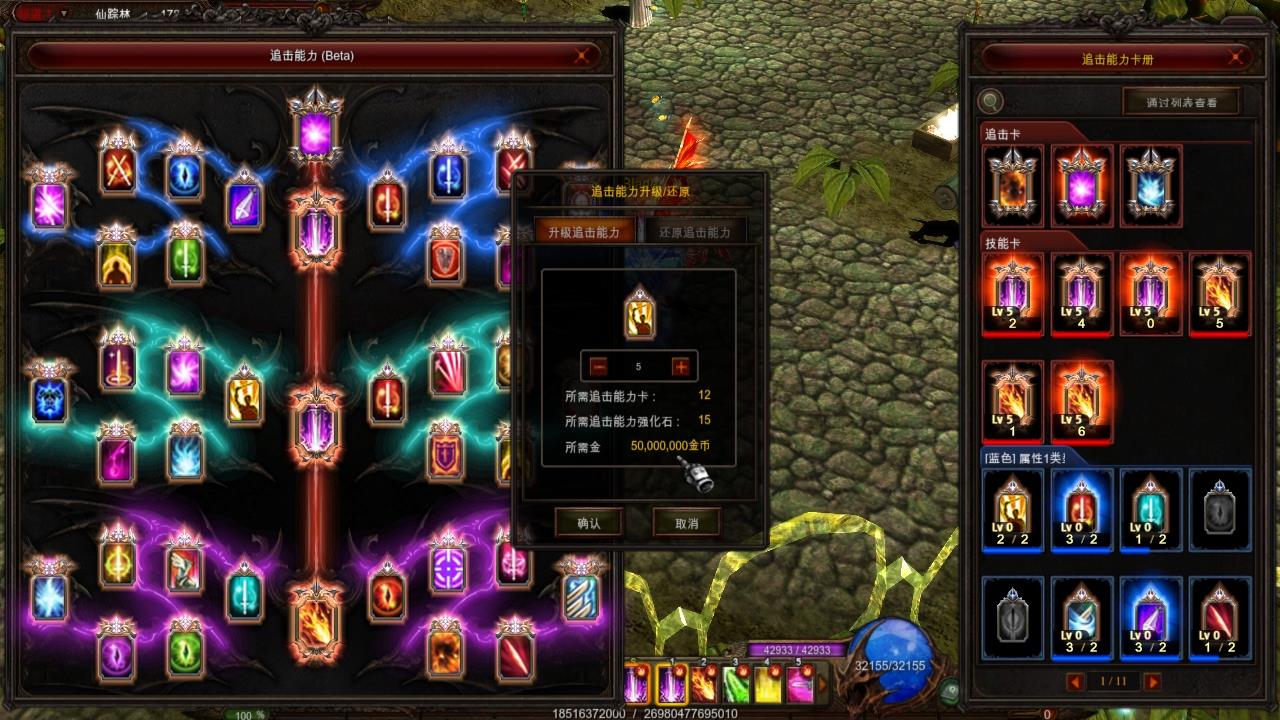Select the blue flame pursuit card in album
The width and height of the screenshot is (1280, 720).
tap(1150, 187)
